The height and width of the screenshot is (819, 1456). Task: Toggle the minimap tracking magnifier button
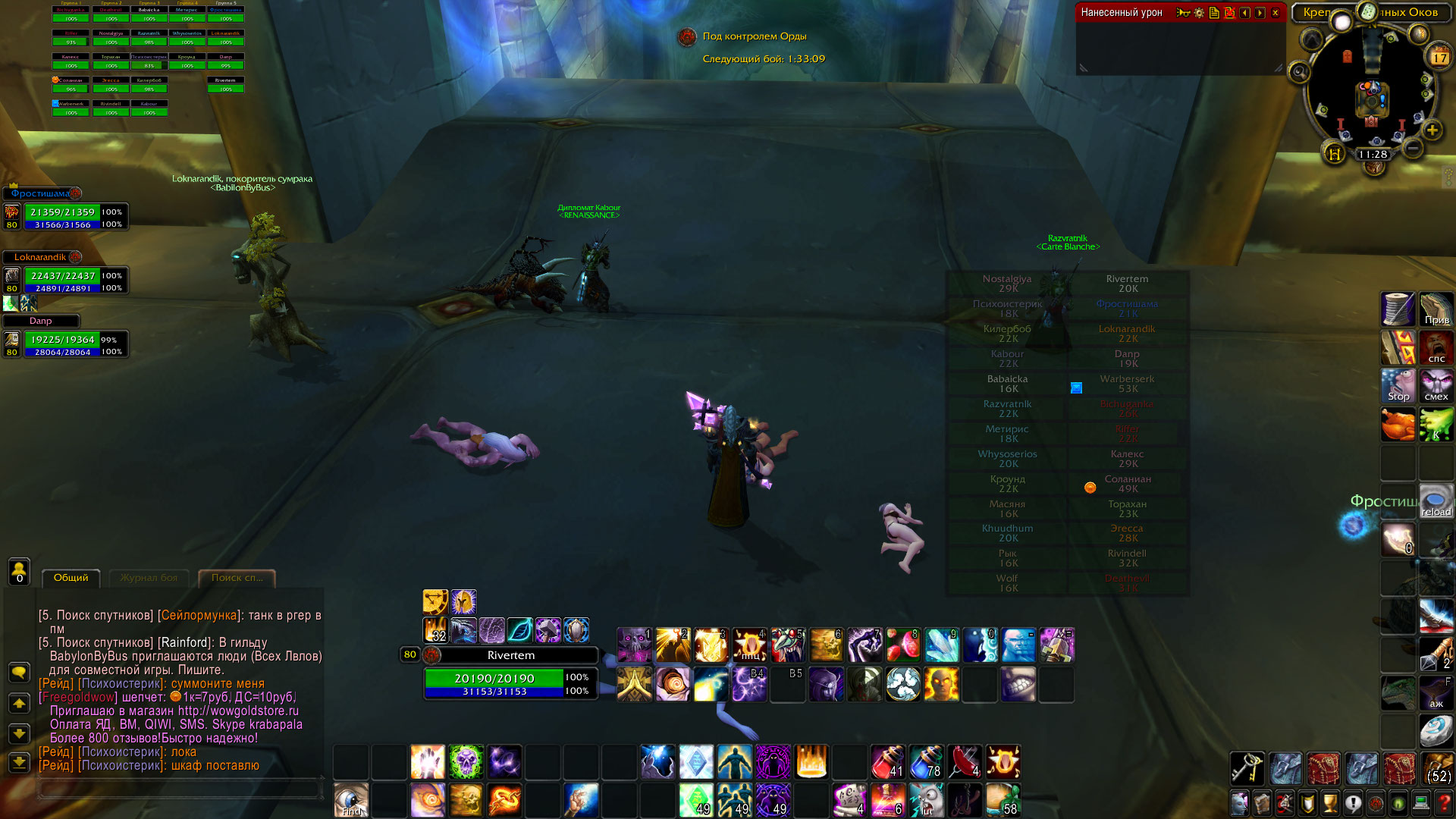click(x=1299, y=72)
